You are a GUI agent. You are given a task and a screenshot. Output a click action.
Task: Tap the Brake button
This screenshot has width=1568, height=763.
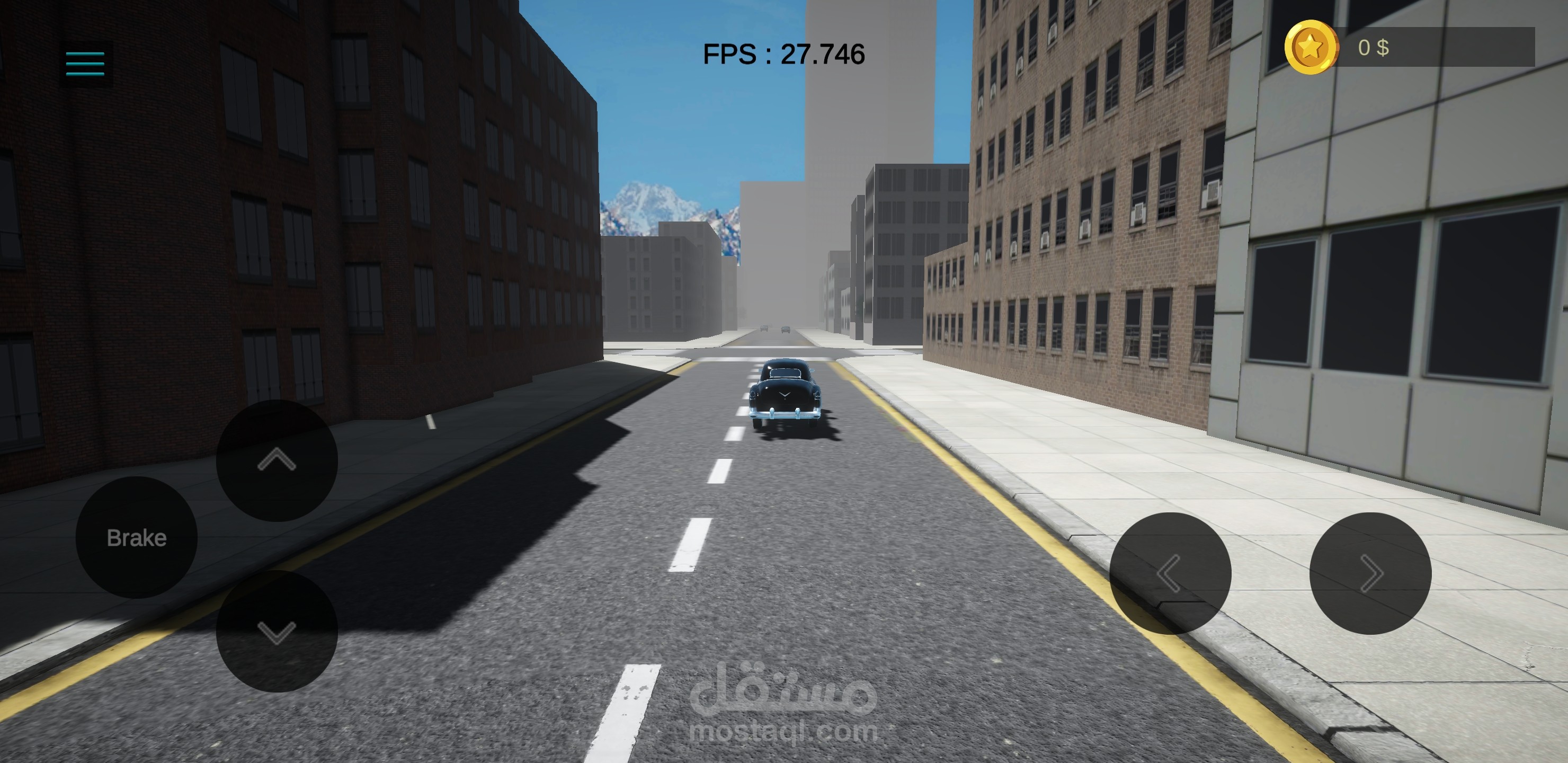point(136,538)
